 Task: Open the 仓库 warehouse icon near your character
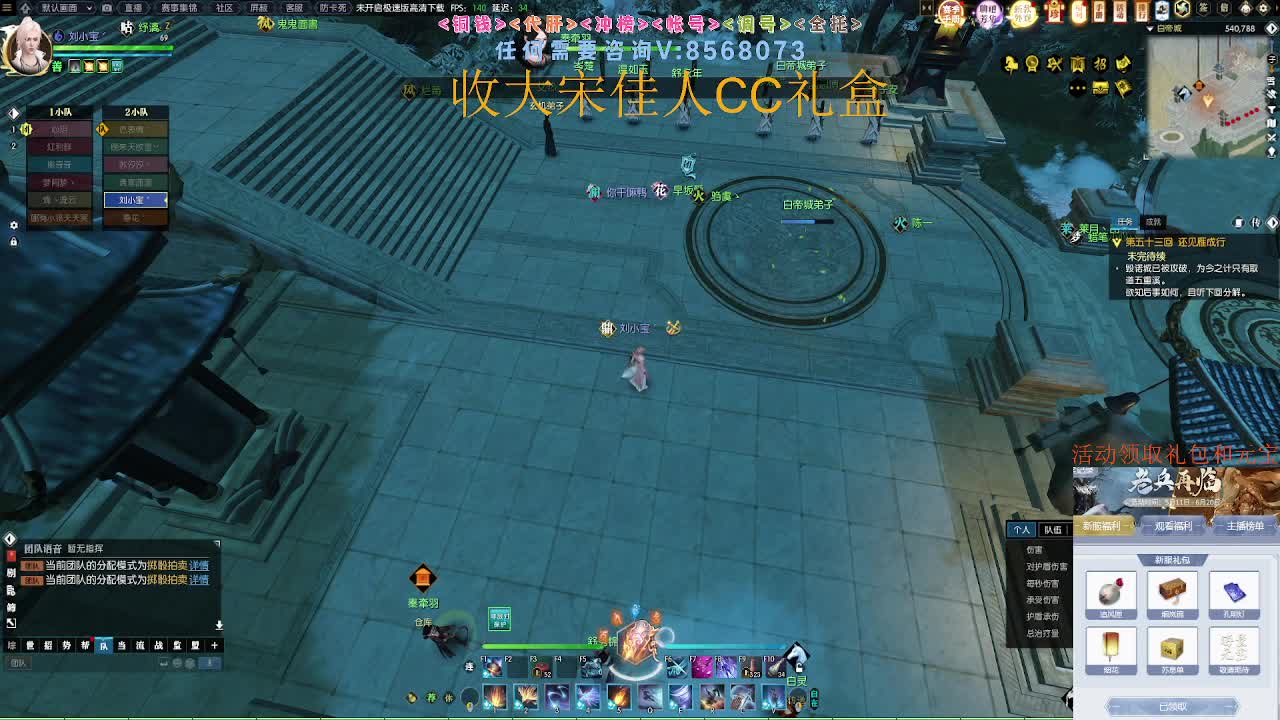(424, 622)
